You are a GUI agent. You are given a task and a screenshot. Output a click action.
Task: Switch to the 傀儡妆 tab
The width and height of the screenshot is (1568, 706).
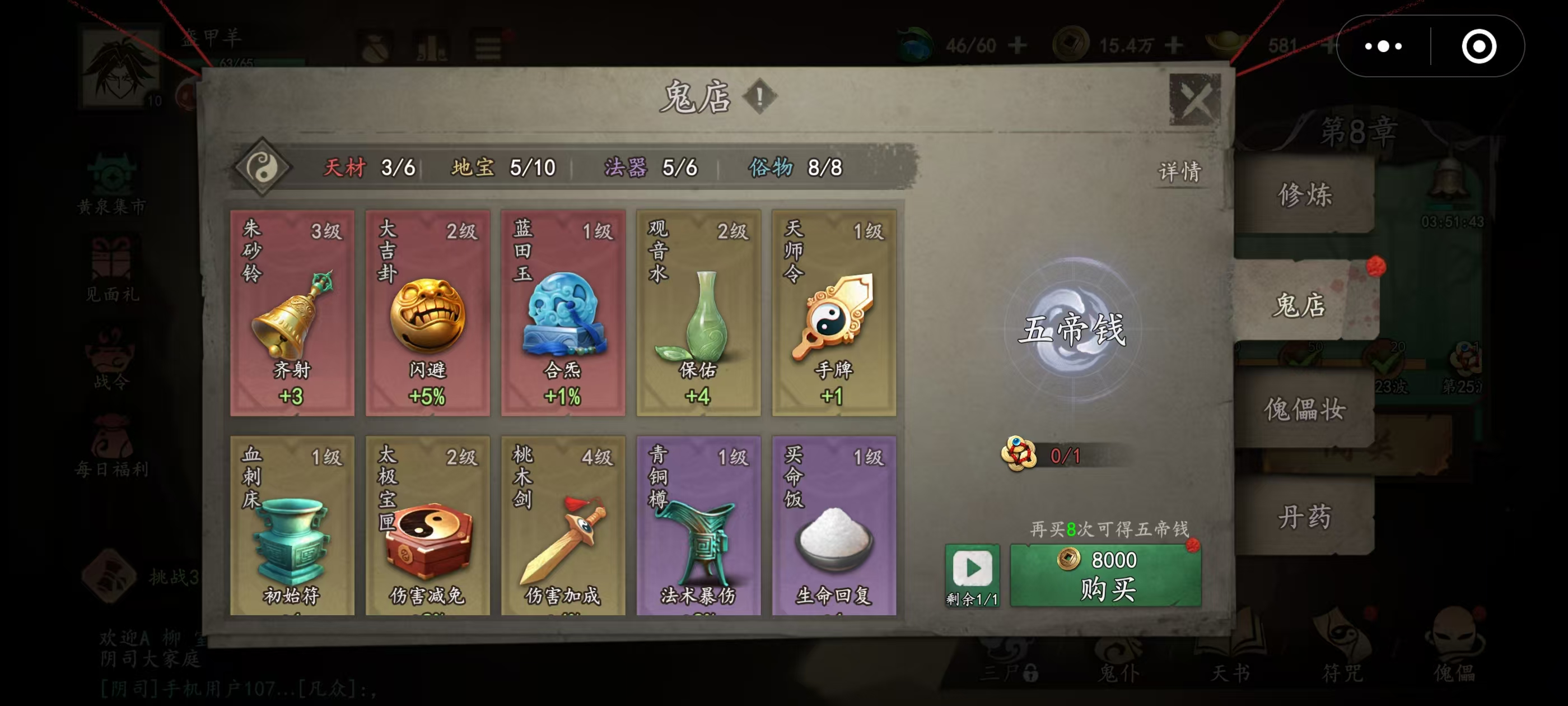(1304, 410)
